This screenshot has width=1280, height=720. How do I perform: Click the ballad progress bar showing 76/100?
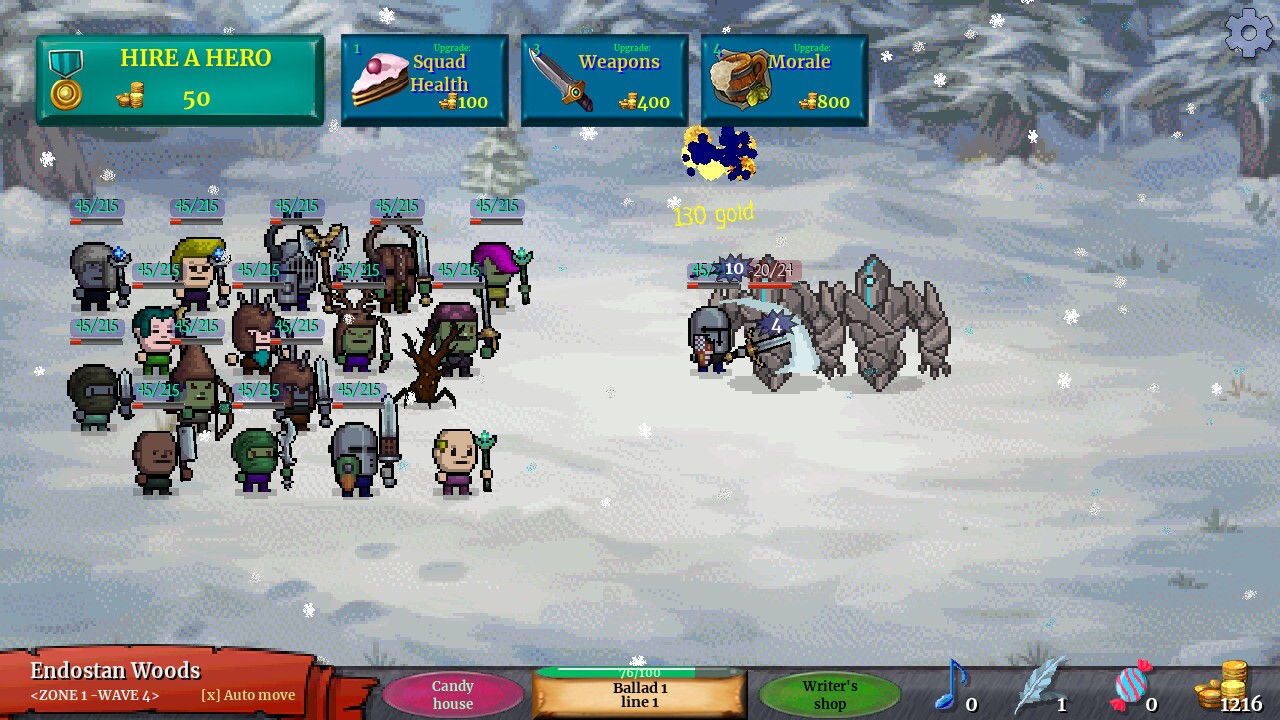pos(640,673)
